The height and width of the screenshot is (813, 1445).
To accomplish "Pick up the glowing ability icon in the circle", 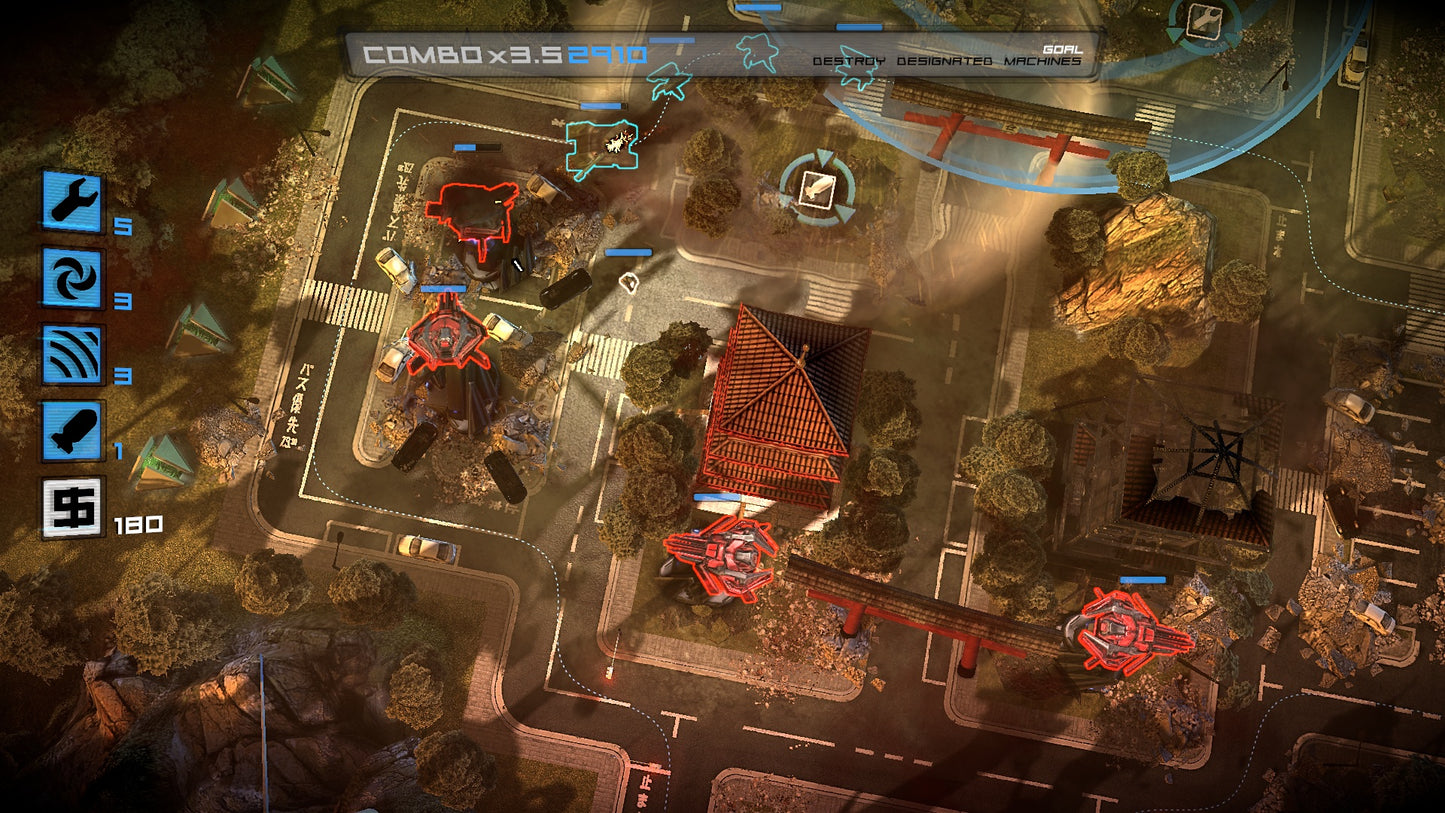I will tap(817, 186).
